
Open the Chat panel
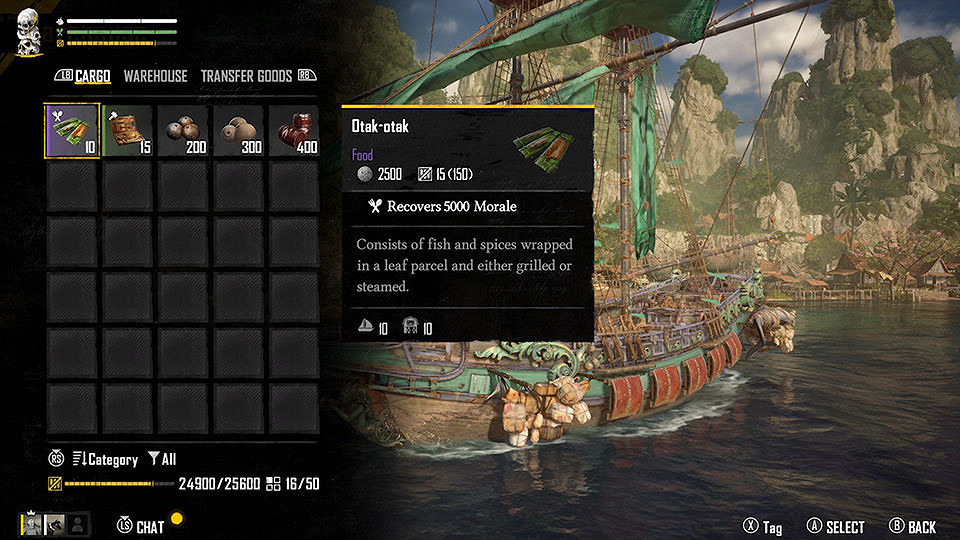point(150,527)
